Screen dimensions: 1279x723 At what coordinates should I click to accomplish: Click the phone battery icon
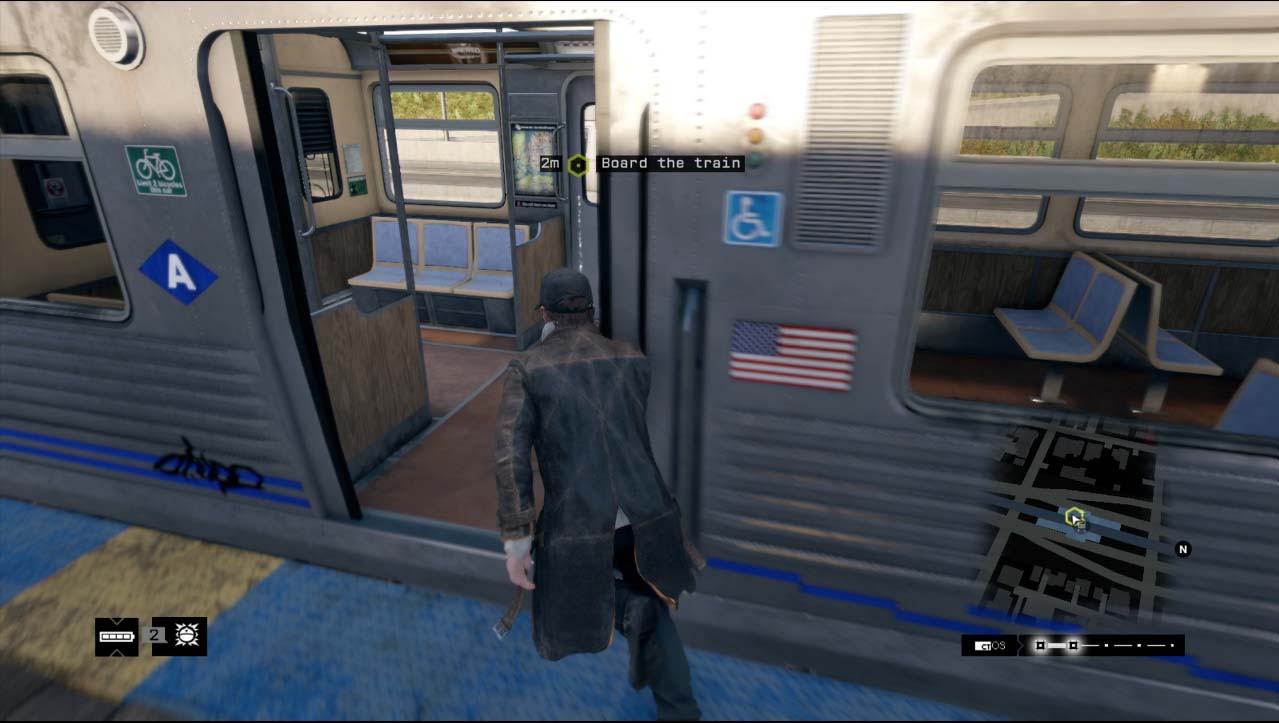(116, 637)
